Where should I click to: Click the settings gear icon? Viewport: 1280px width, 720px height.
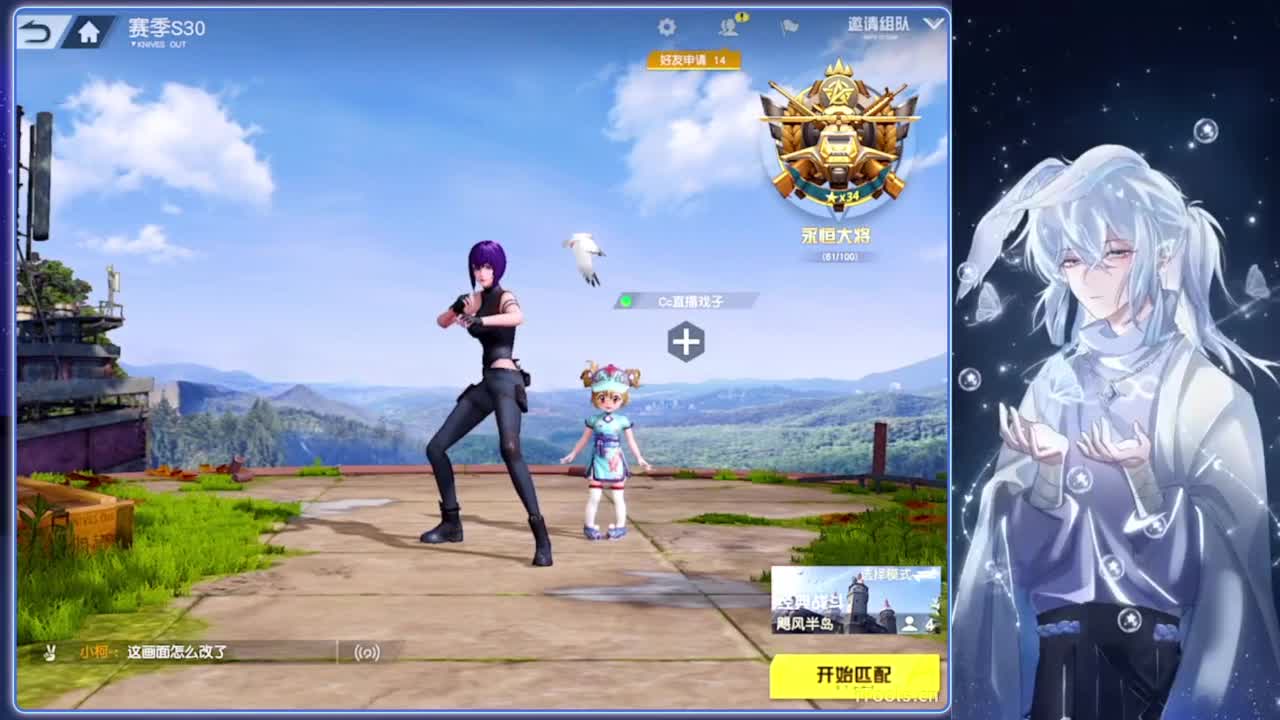(x=666, y=26)
